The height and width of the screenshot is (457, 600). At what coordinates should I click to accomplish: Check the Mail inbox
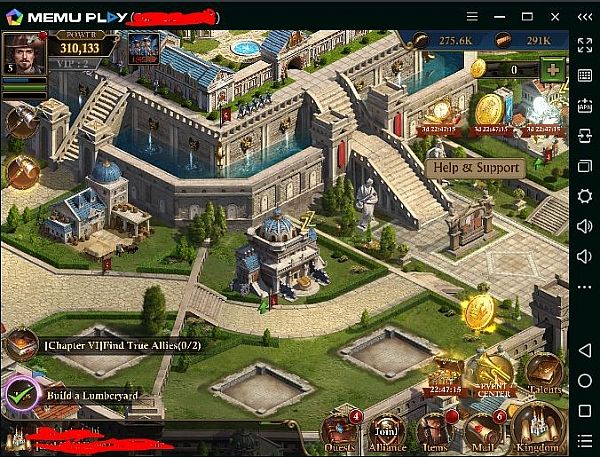coord(484,431)
